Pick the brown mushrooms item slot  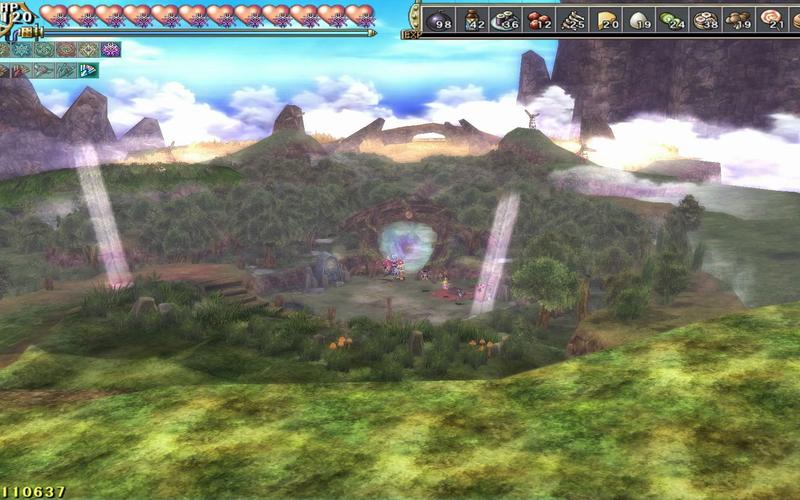[738, 18]
